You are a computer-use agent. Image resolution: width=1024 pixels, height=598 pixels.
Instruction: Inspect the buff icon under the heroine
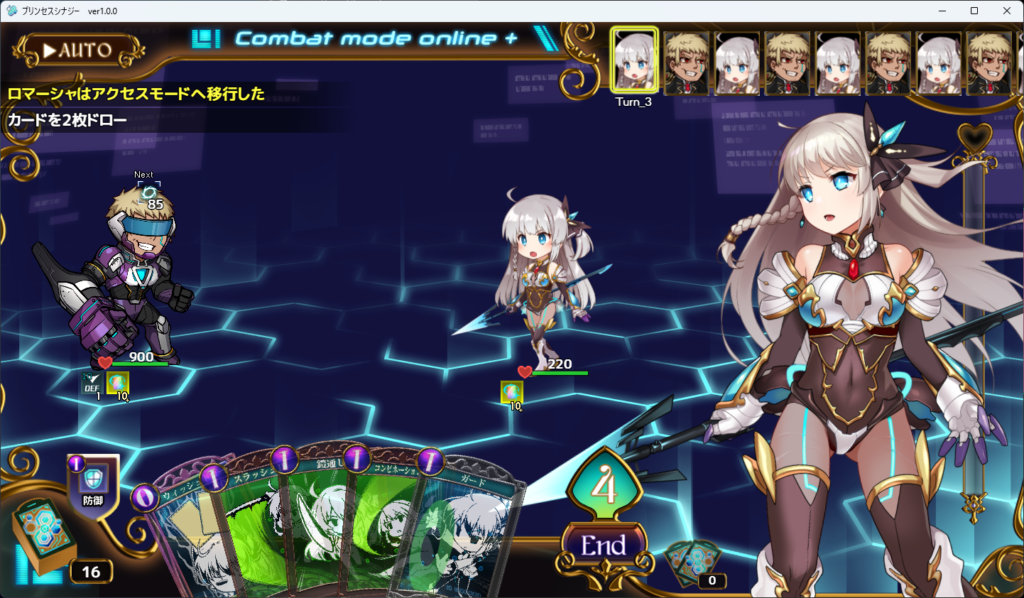(x=510, y=392)
